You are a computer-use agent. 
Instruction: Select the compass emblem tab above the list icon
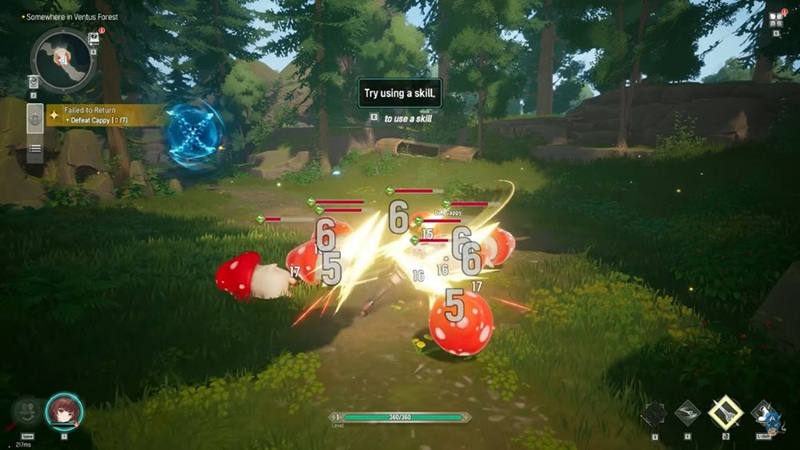(34, 116)
